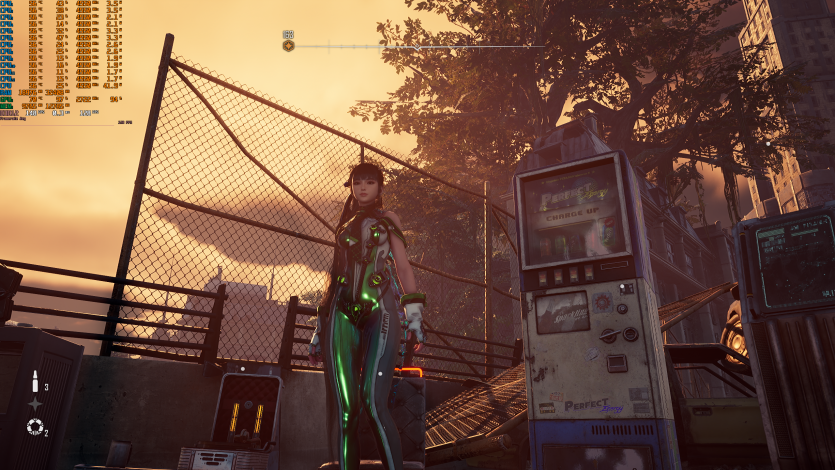The height and width of the screenshot is (470, 835).
Task: Click the orange hexagon emblem beside the compass
Action: pos(288,45)
